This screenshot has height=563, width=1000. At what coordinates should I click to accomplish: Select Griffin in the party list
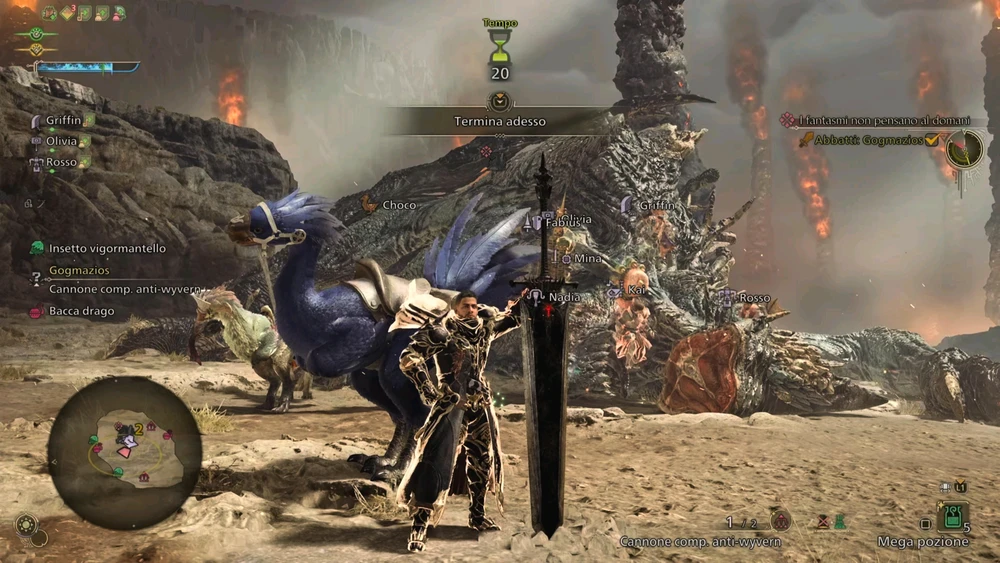(63, 120)
